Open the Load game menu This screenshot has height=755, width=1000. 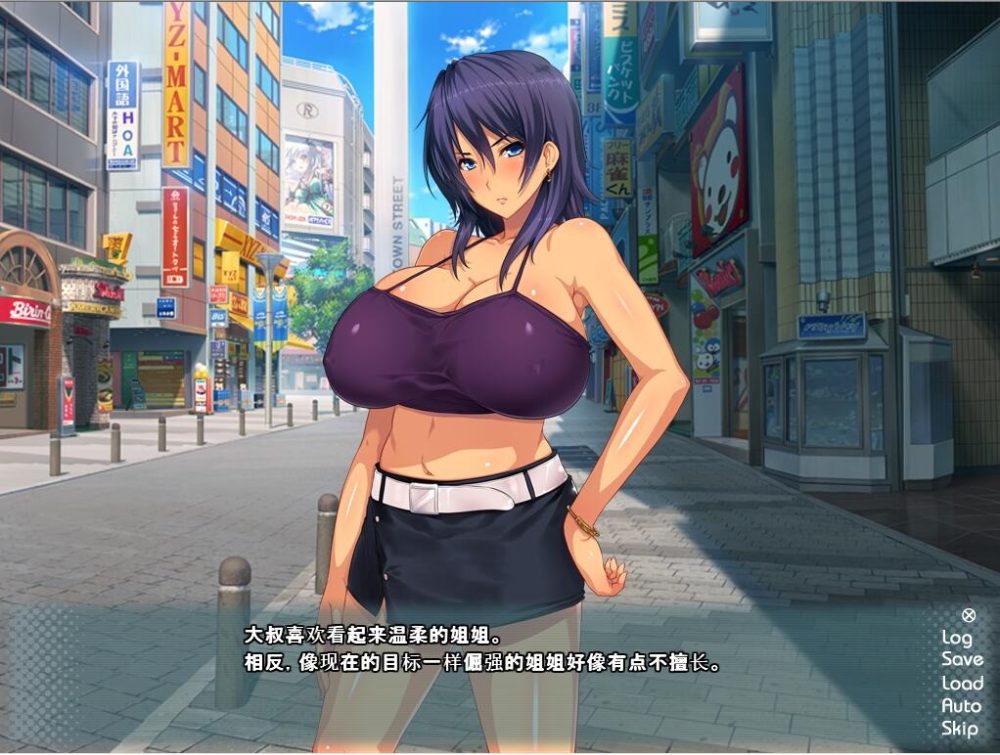(961, 683)
